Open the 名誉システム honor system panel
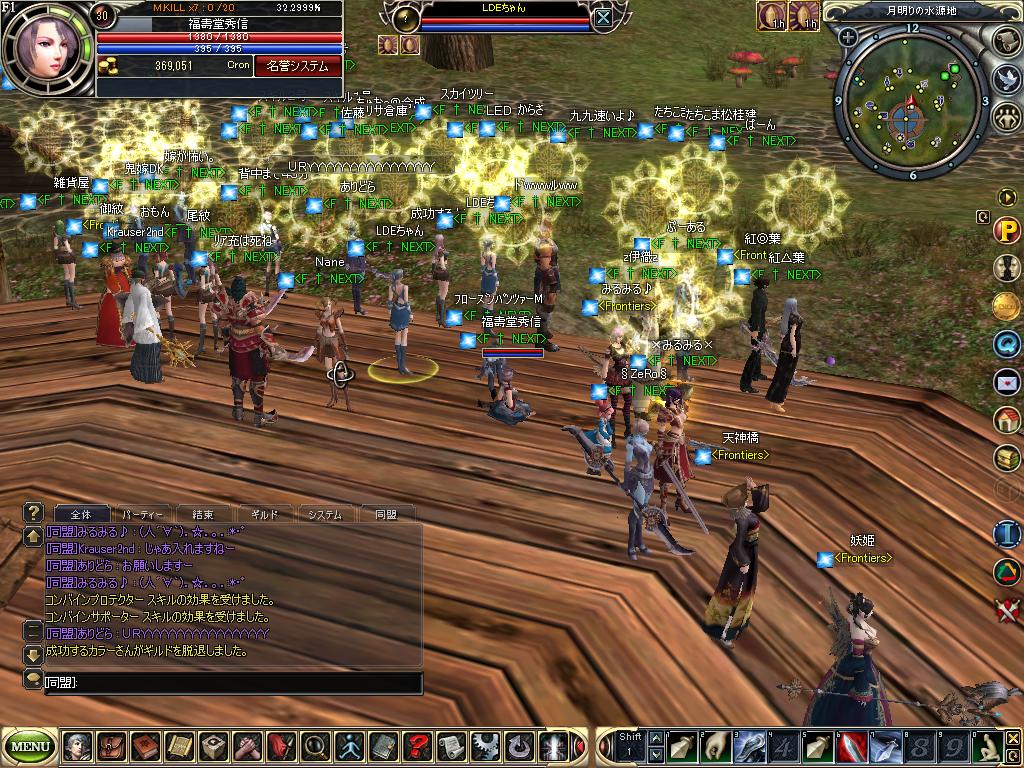Screen dimensions: 1024x768 [x=296, y=66]
